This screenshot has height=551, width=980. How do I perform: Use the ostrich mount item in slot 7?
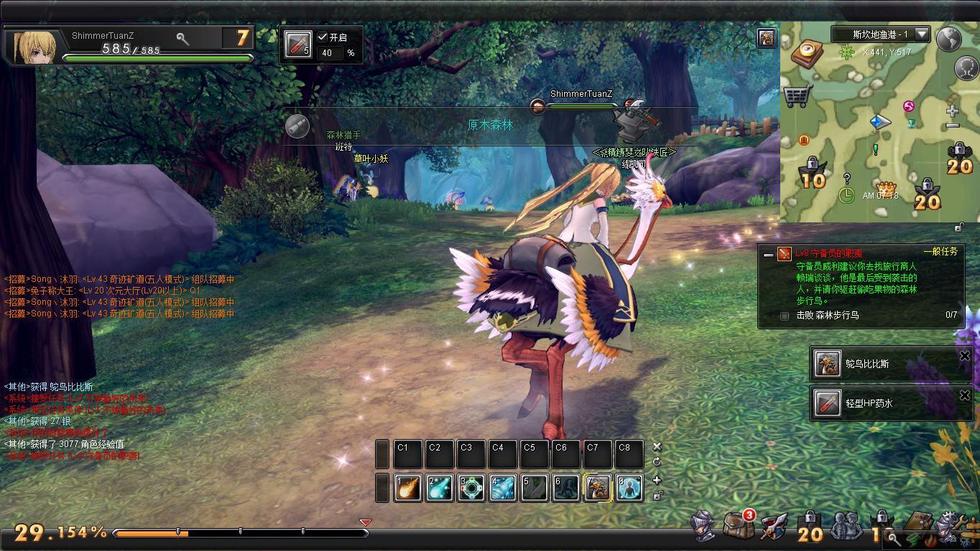click(597, 487)
